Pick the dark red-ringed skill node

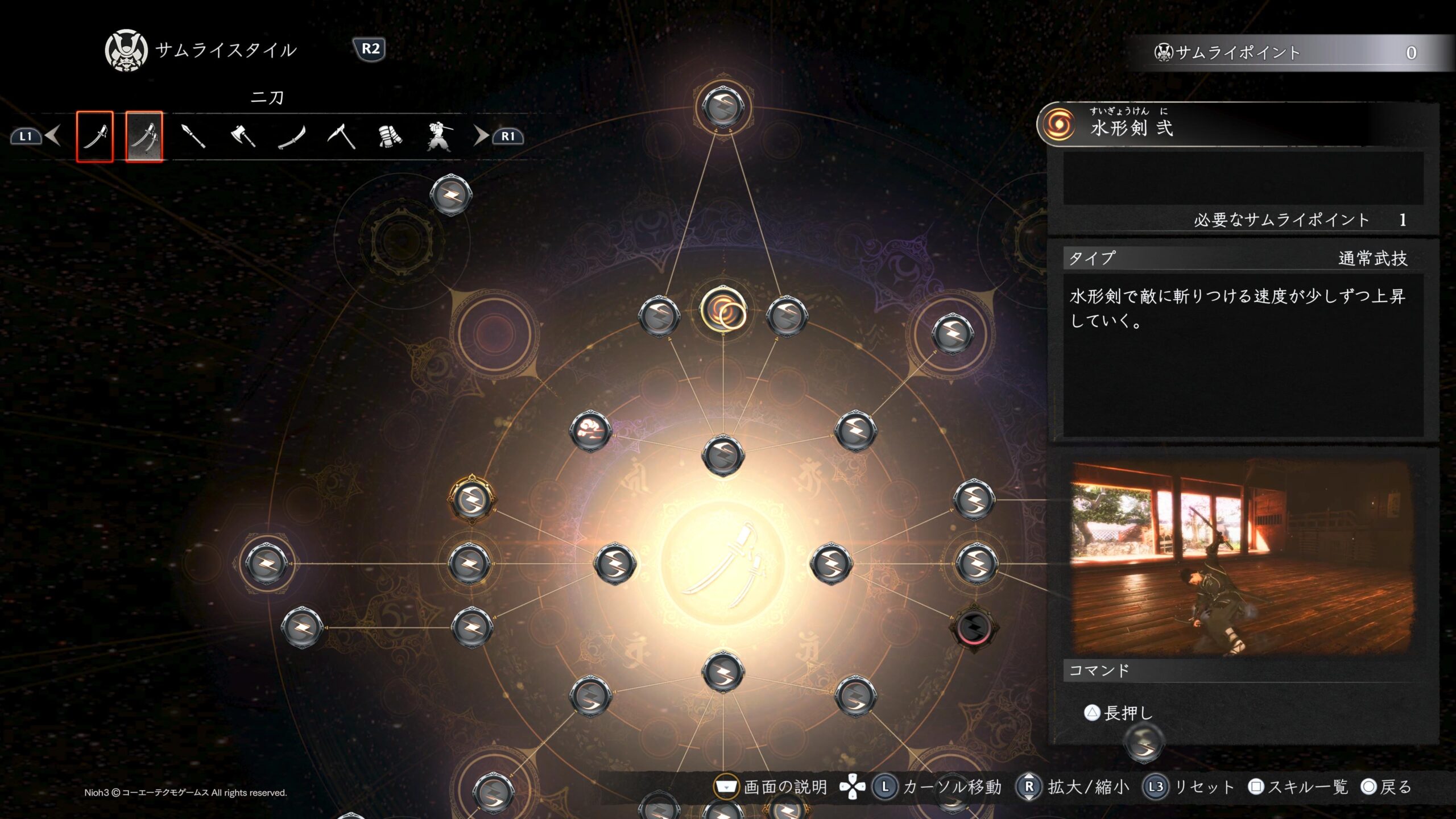[974, 627]
